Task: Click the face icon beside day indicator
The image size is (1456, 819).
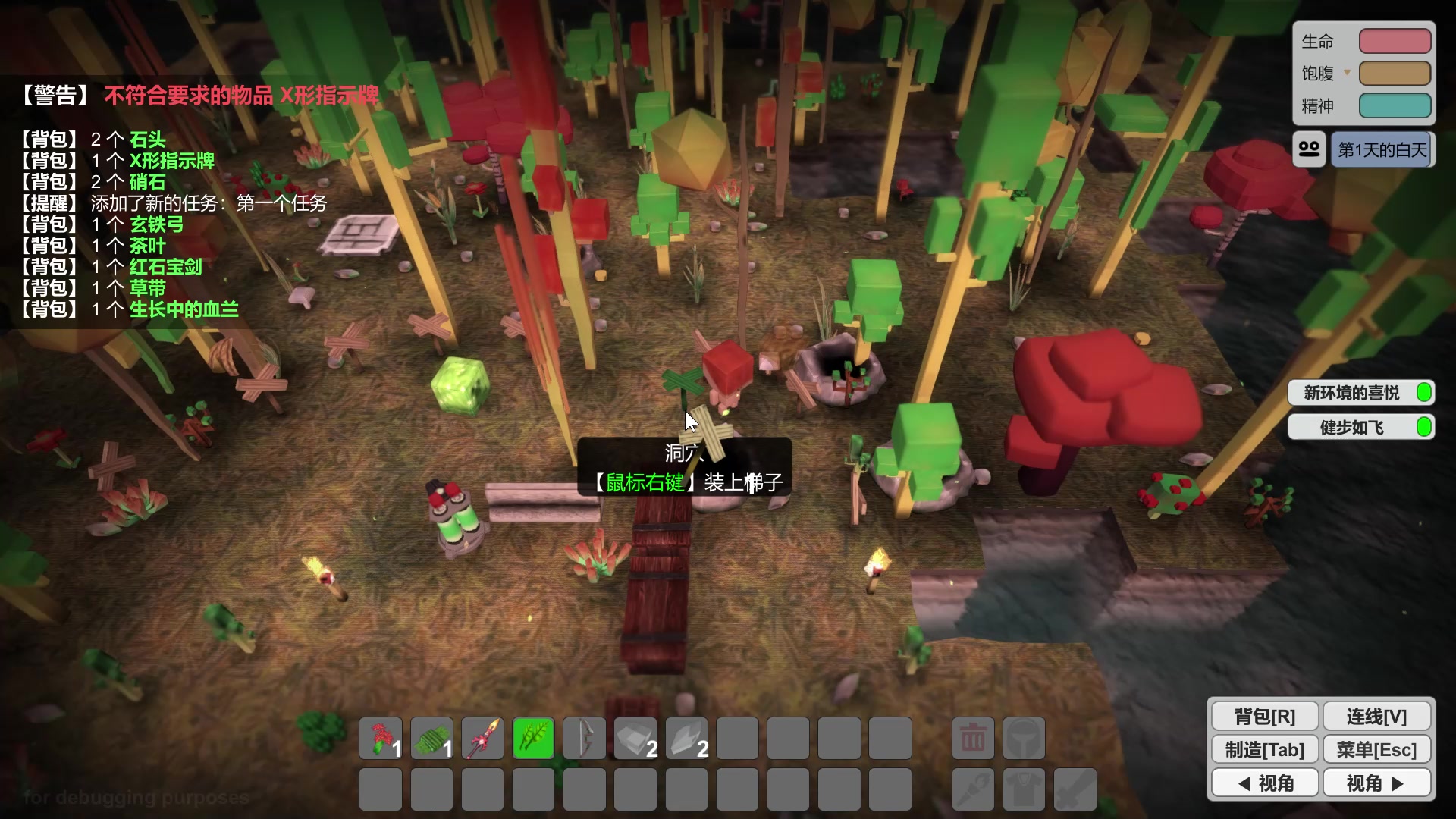Action: tap(1310, 149)
